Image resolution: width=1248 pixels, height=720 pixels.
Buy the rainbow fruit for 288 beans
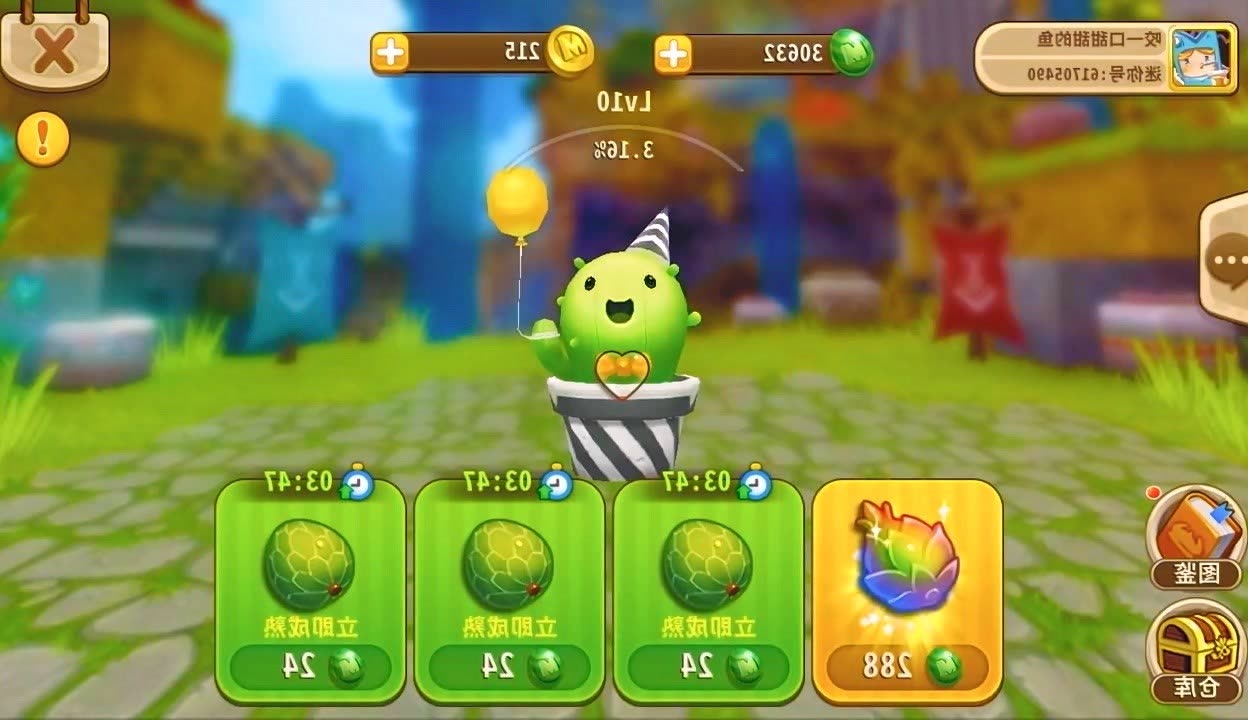(907, 590)
